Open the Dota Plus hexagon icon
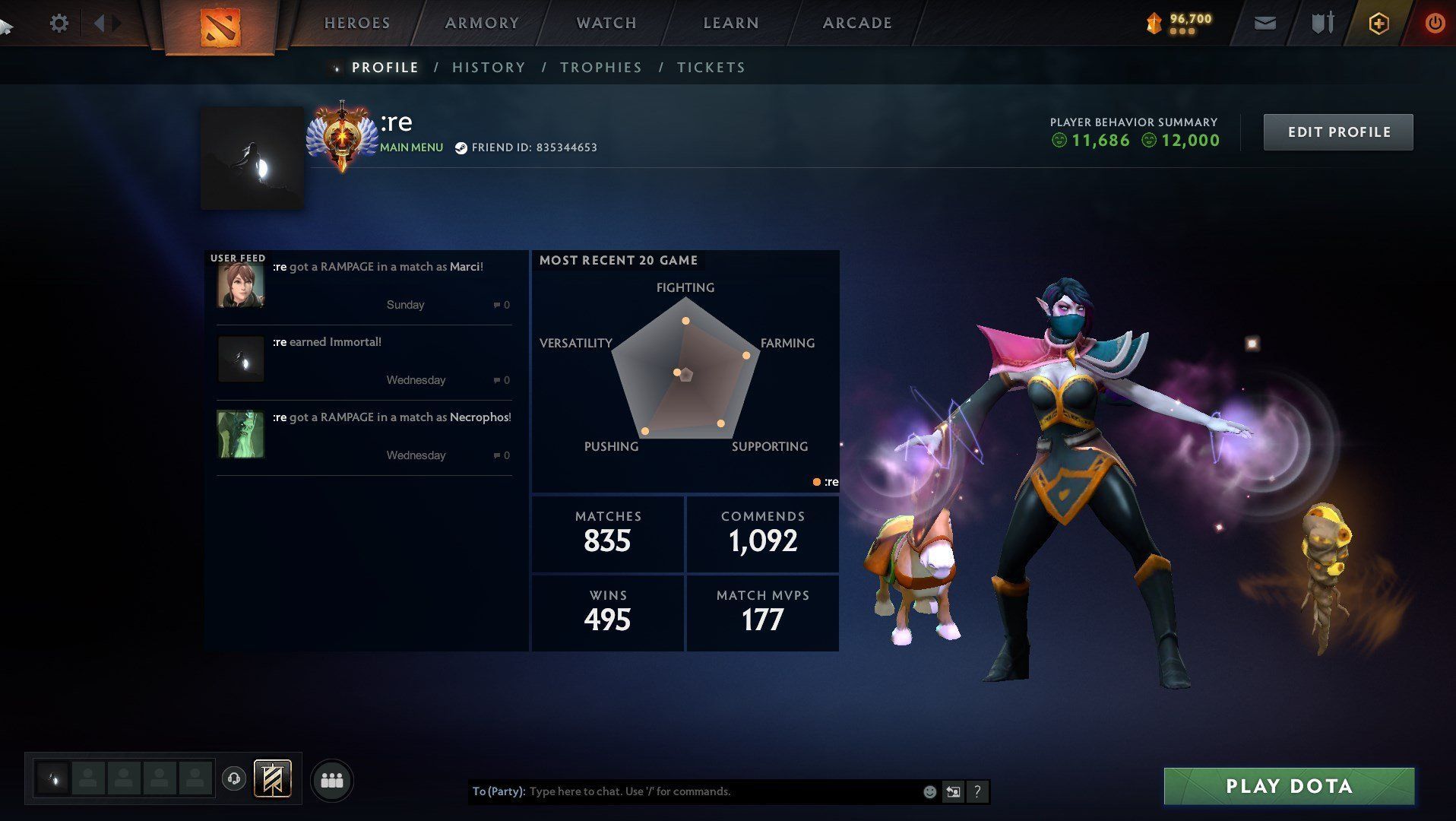1456x821 pixels. tap(1378, 24)
